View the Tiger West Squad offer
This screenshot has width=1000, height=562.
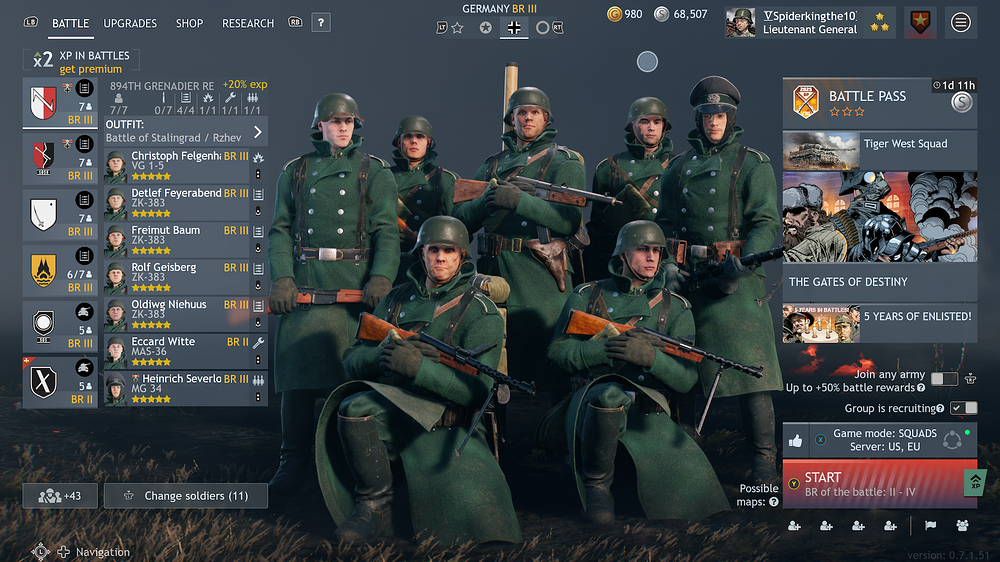pos(879,149)
